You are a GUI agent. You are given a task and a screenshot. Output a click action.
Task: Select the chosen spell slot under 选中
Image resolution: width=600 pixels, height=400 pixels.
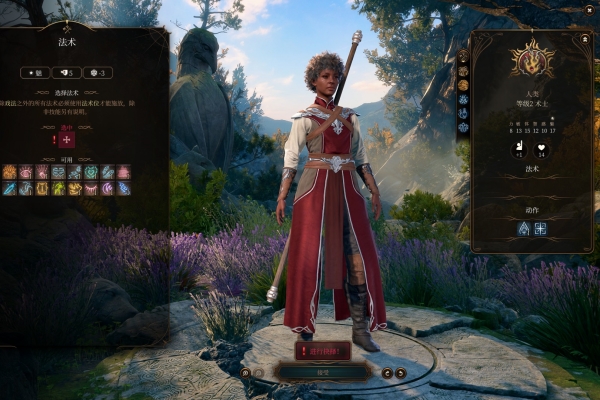pos(68,140)
